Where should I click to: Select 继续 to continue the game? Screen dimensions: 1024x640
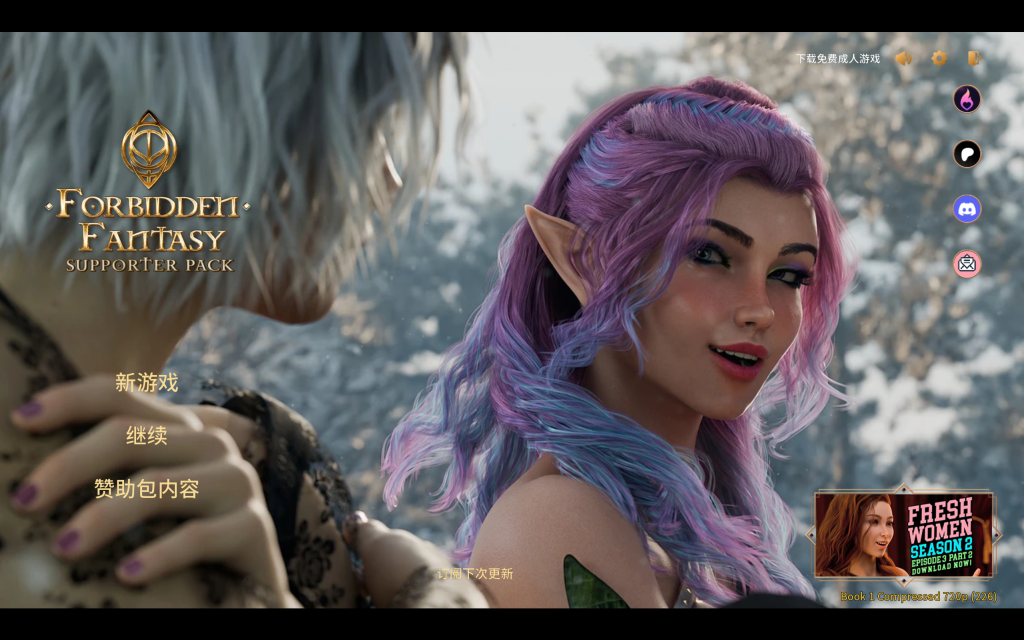[146, 436]
